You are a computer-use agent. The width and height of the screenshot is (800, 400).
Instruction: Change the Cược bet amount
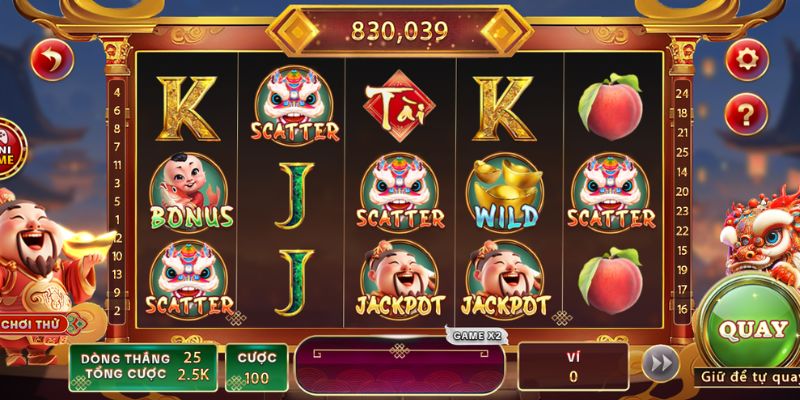(x=256, y=366)
